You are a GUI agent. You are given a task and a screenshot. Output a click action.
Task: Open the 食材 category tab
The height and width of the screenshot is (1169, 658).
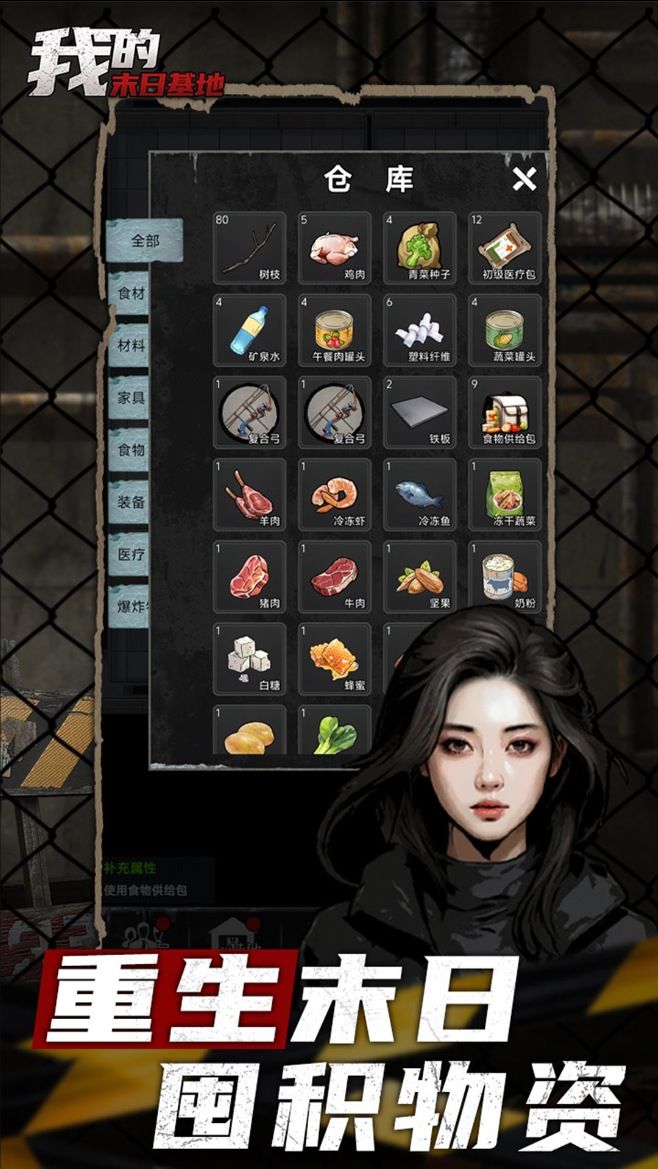pos(131,293)
